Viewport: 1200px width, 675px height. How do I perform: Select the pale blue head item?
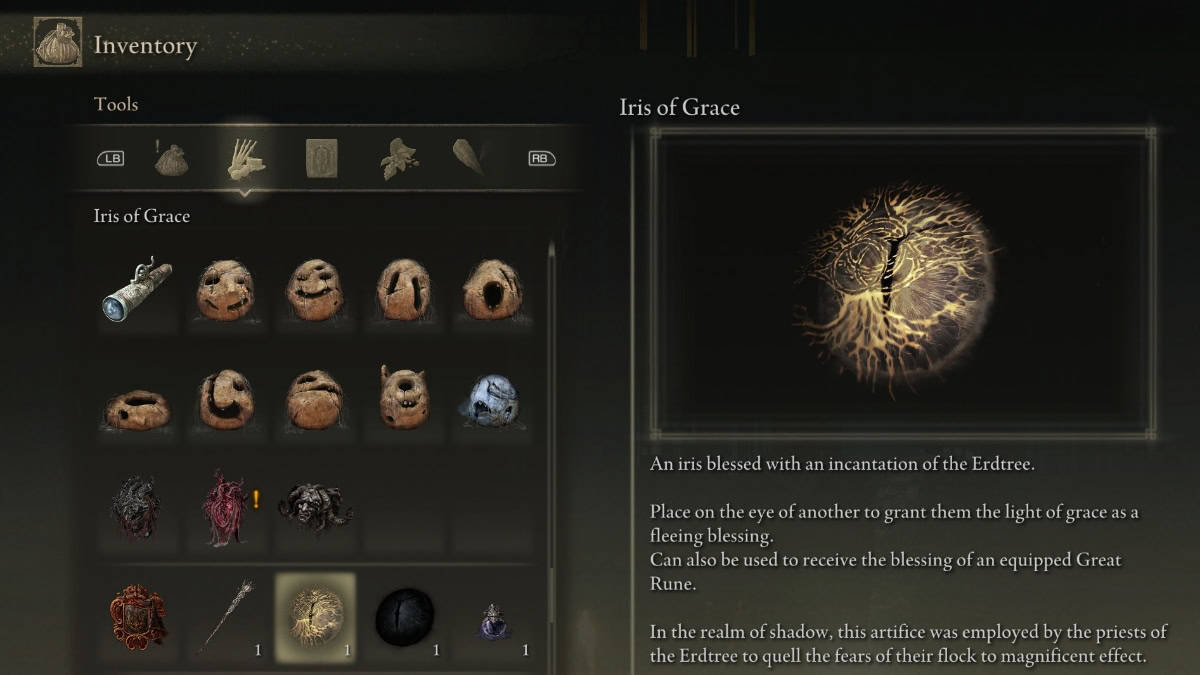click(489, 399)
